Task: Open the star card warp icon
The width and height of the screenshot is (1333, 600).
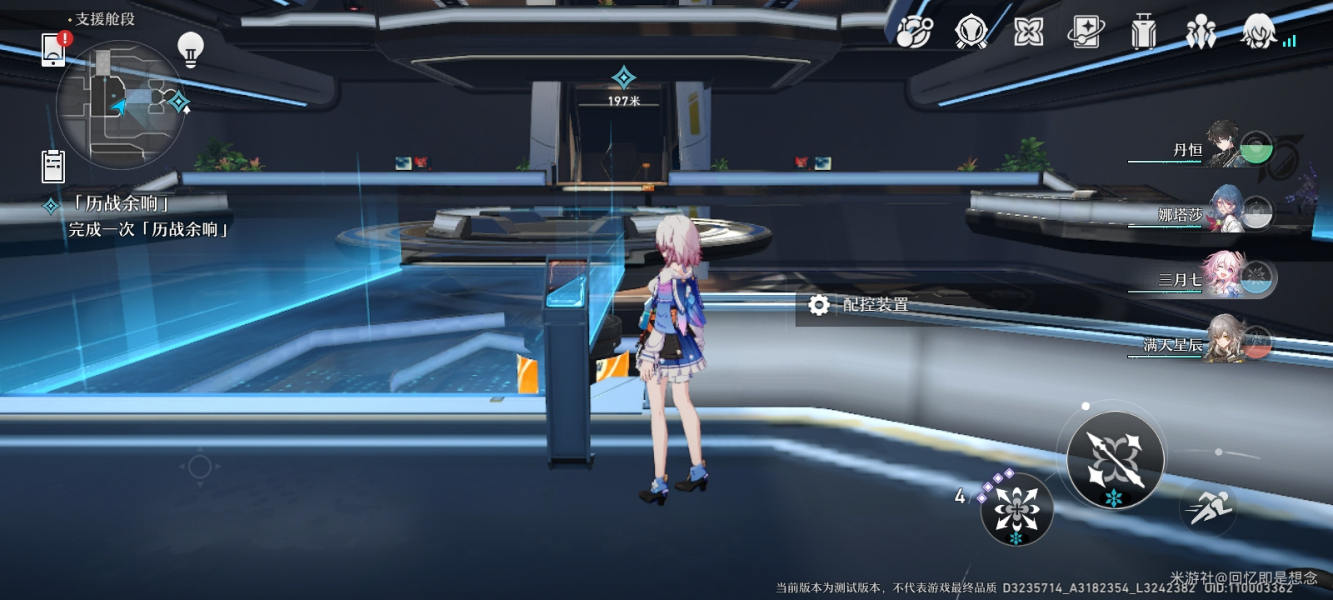Action: [1085, 33]
